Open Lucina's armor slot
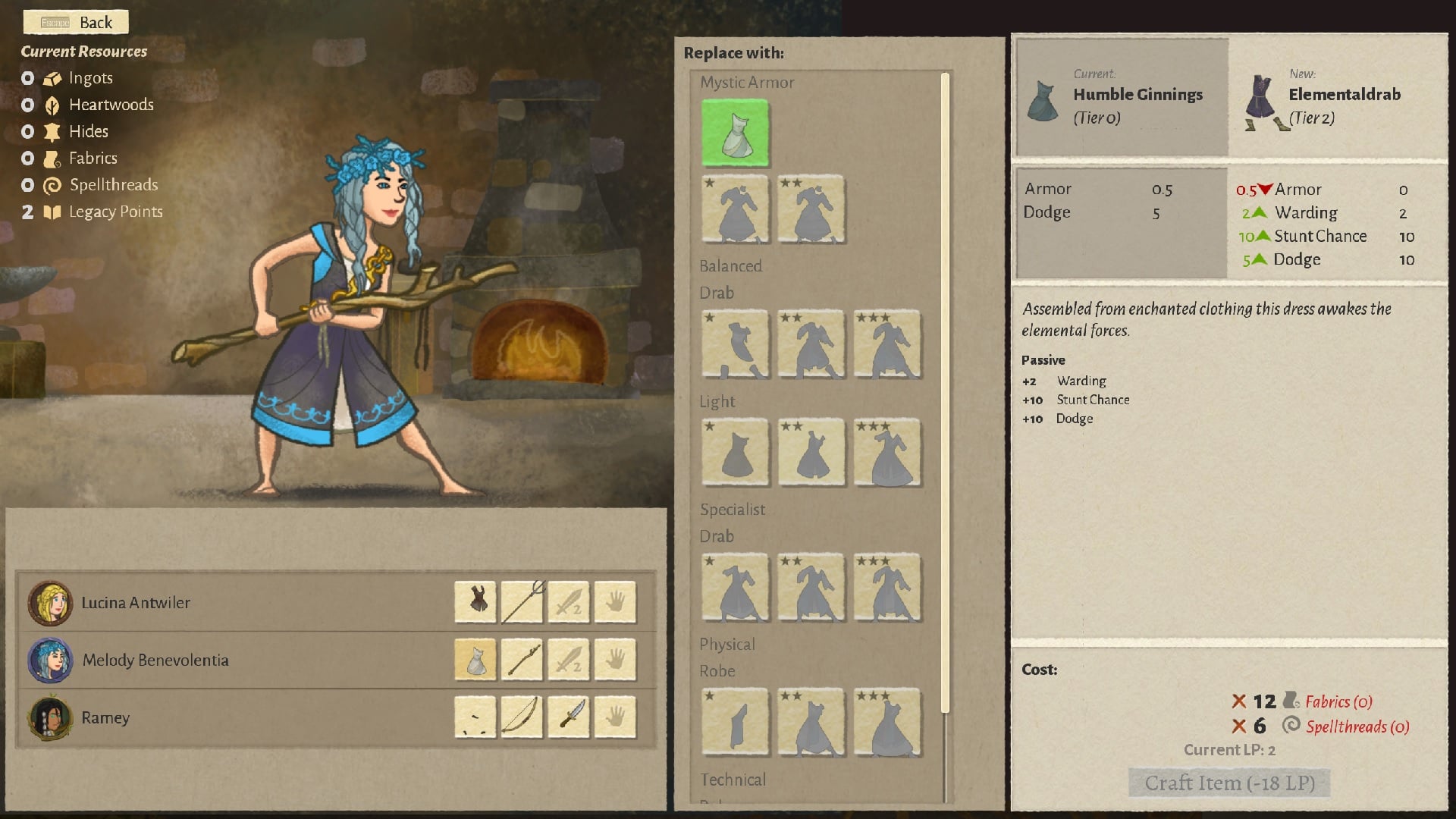This screenshot has height=819, width=1456. (475, 602)
